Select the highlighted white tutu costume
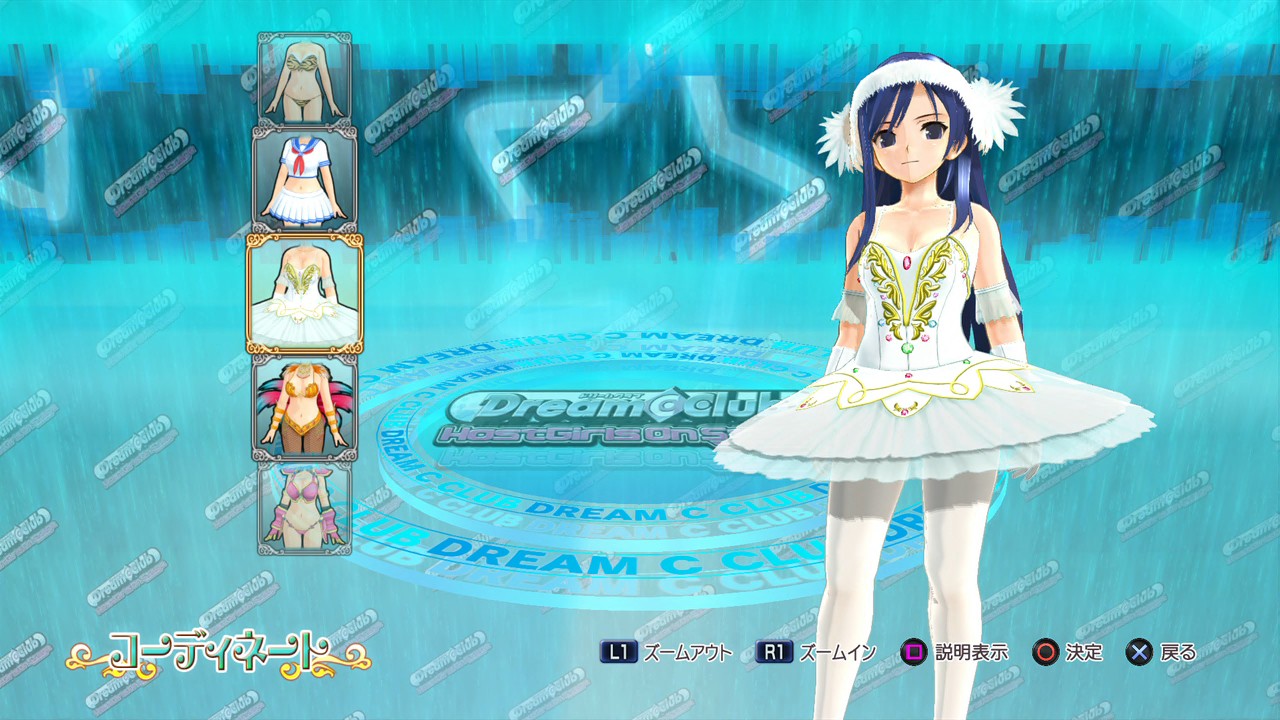The width and height of the screenshot is (1280, 720). 305,293
